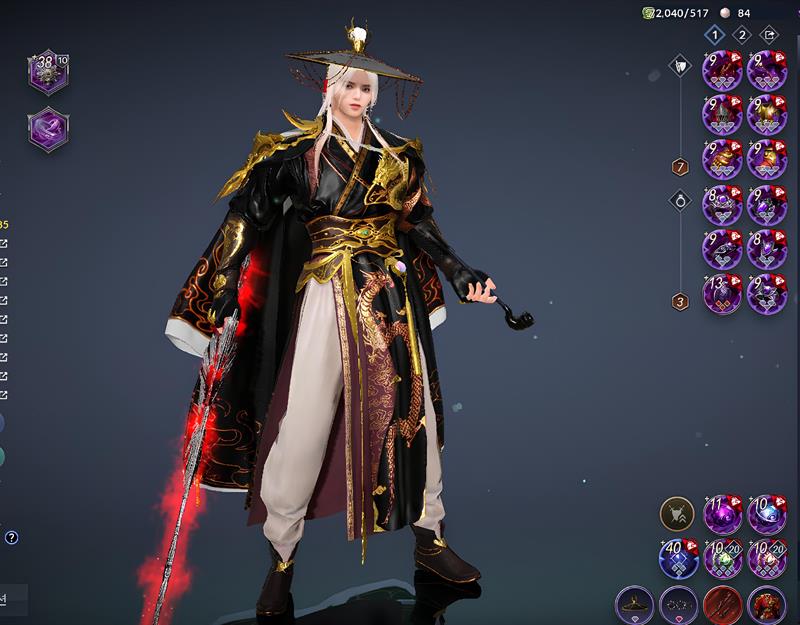Open the bronze number 7 set badge
Screen dimensions: 800x625
click(x=680, y=167)
